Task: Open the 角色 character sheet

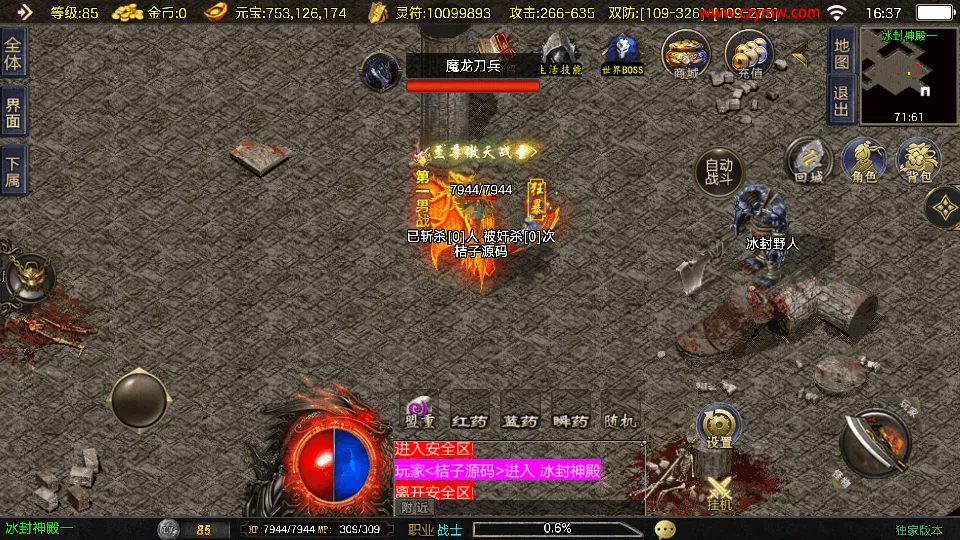Action: 863,160
